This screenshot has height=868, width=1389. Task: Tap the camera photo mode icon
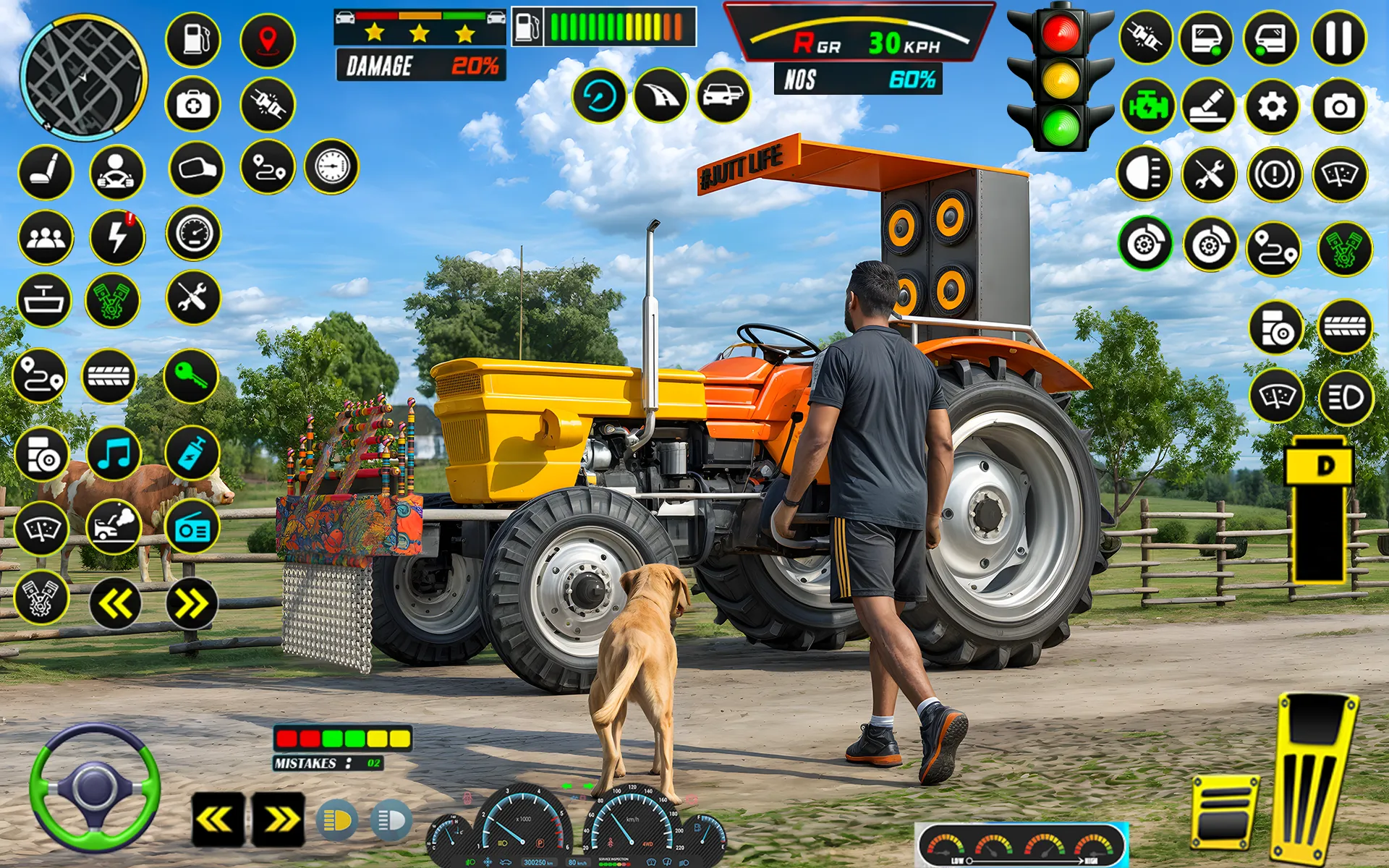pos(1337,106)
